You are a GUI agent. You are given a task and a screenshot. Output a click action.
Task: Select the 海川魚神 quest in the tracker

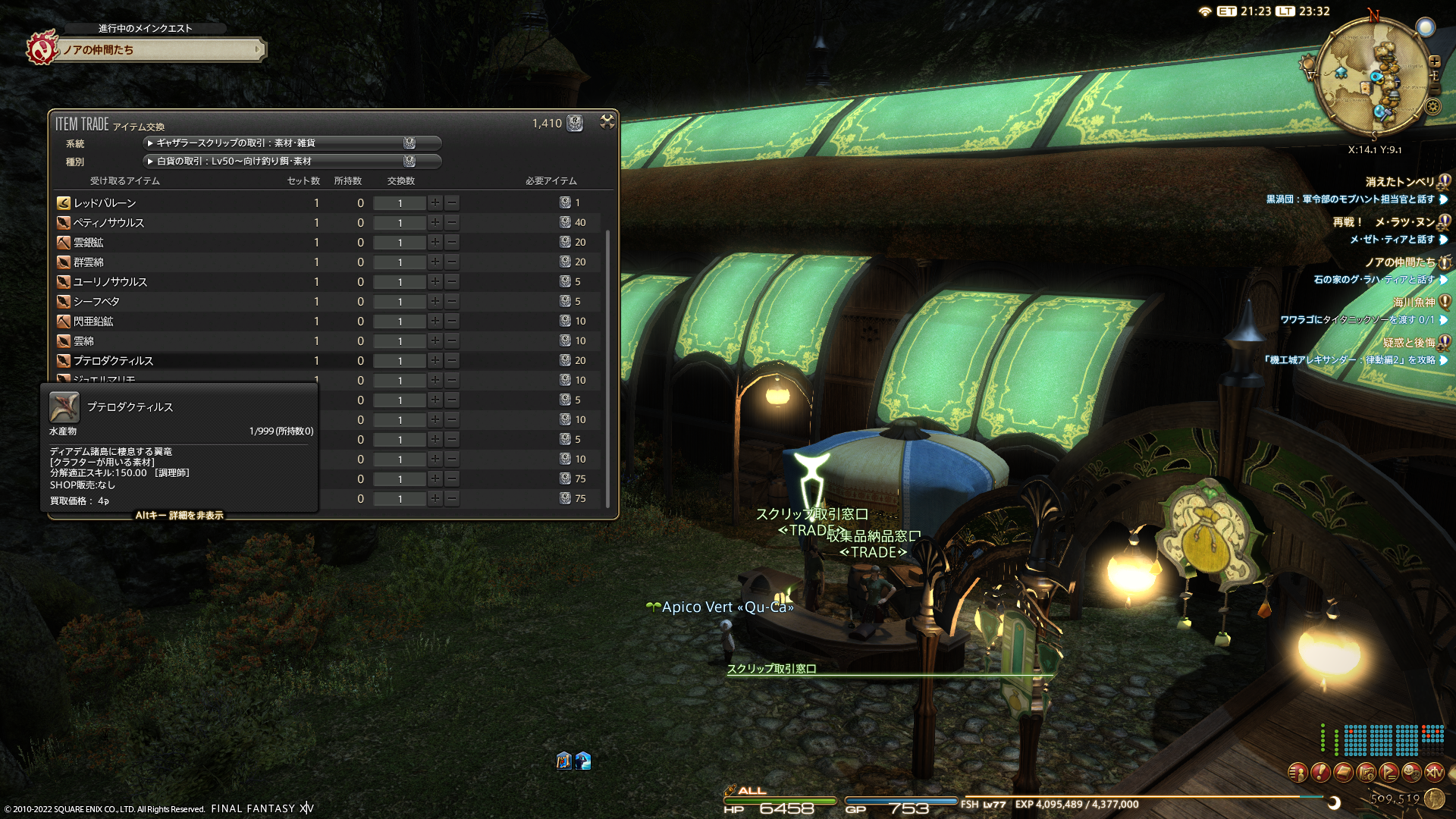pyautogui.click(x=1414, y=302)
